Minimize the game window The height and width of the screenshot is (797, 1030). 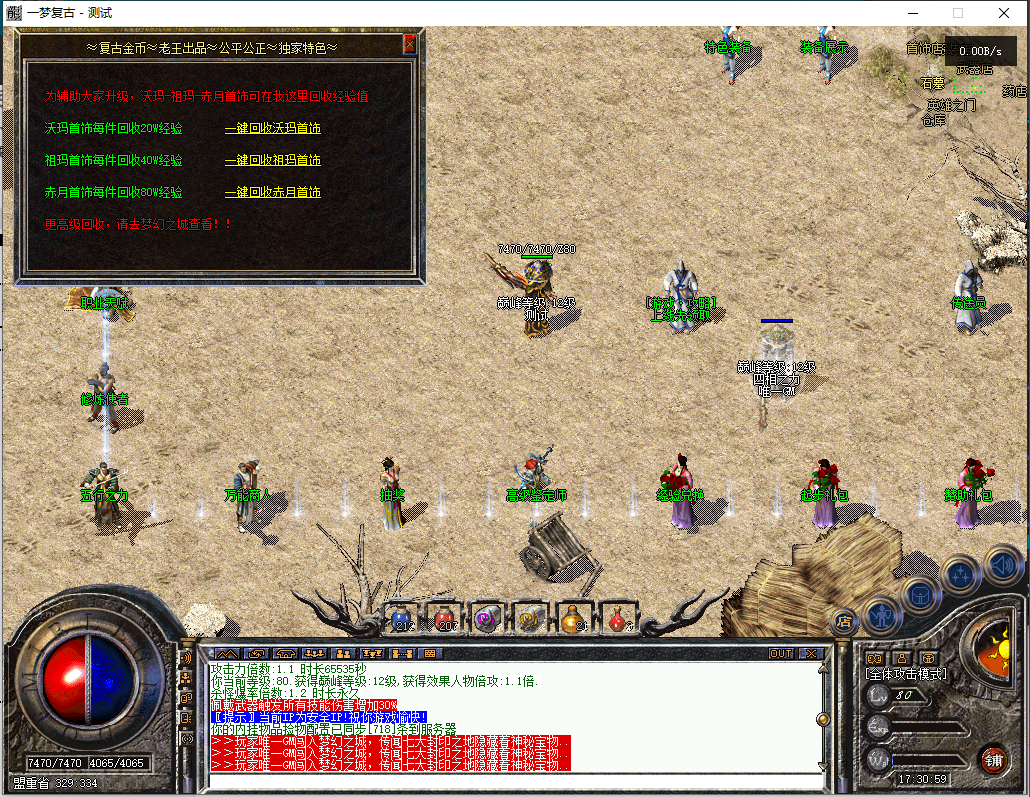pos(912,13)
